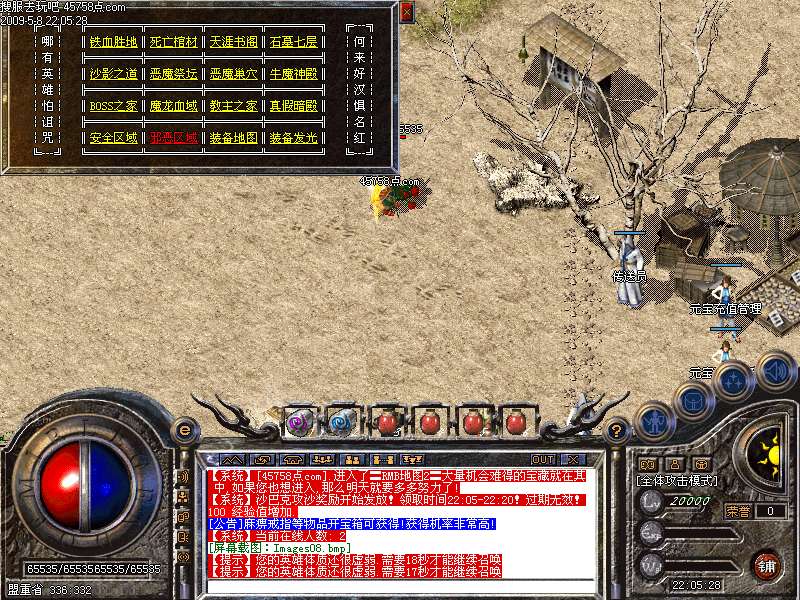Image resolution: width=800 pixels, height=600 pixels.
Task: Use the purple scroll in the belt
Action: tap(297, 422)
